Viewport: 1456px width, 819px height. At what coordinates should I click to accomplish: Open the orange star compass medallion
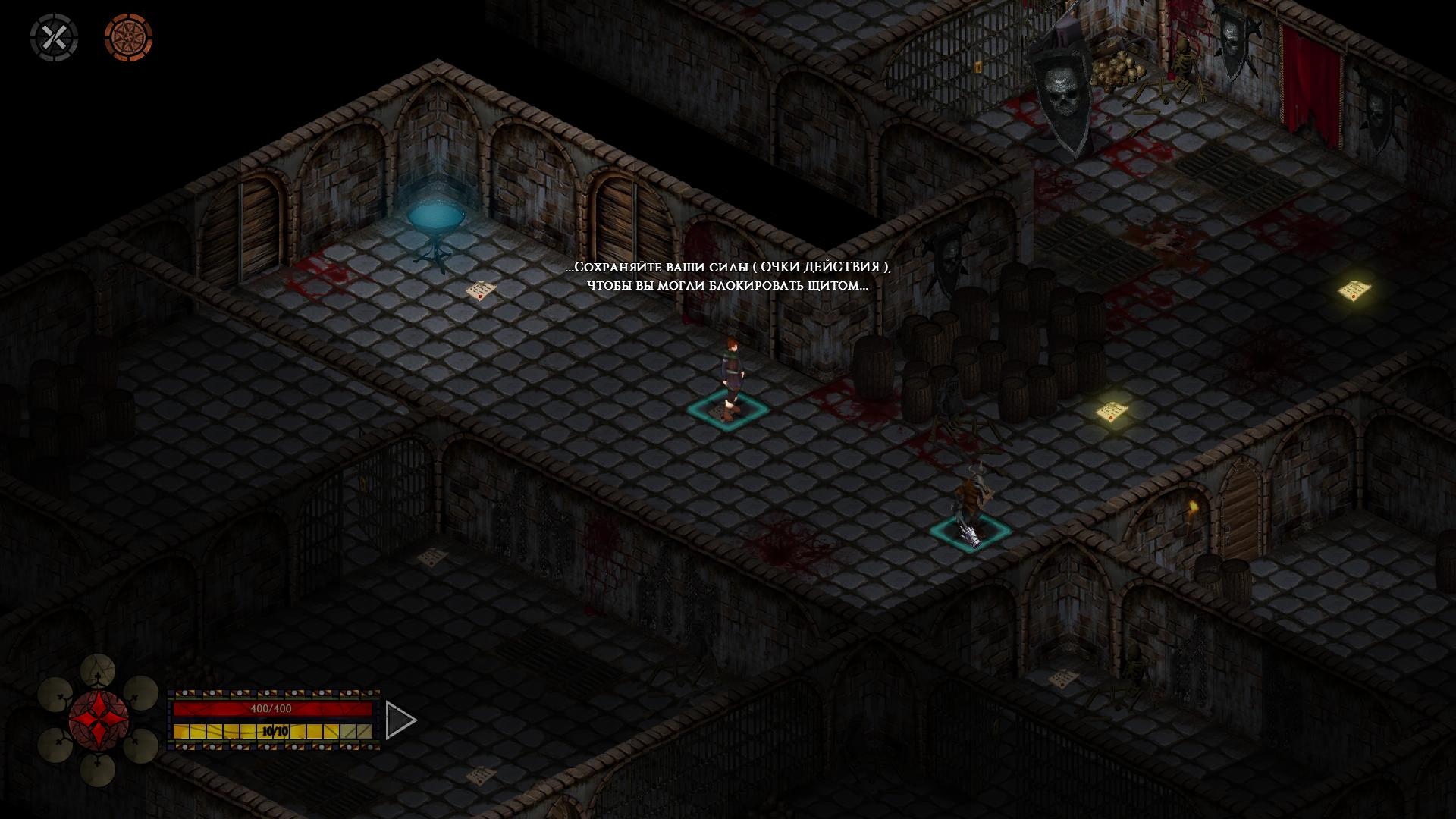point(128,37)
